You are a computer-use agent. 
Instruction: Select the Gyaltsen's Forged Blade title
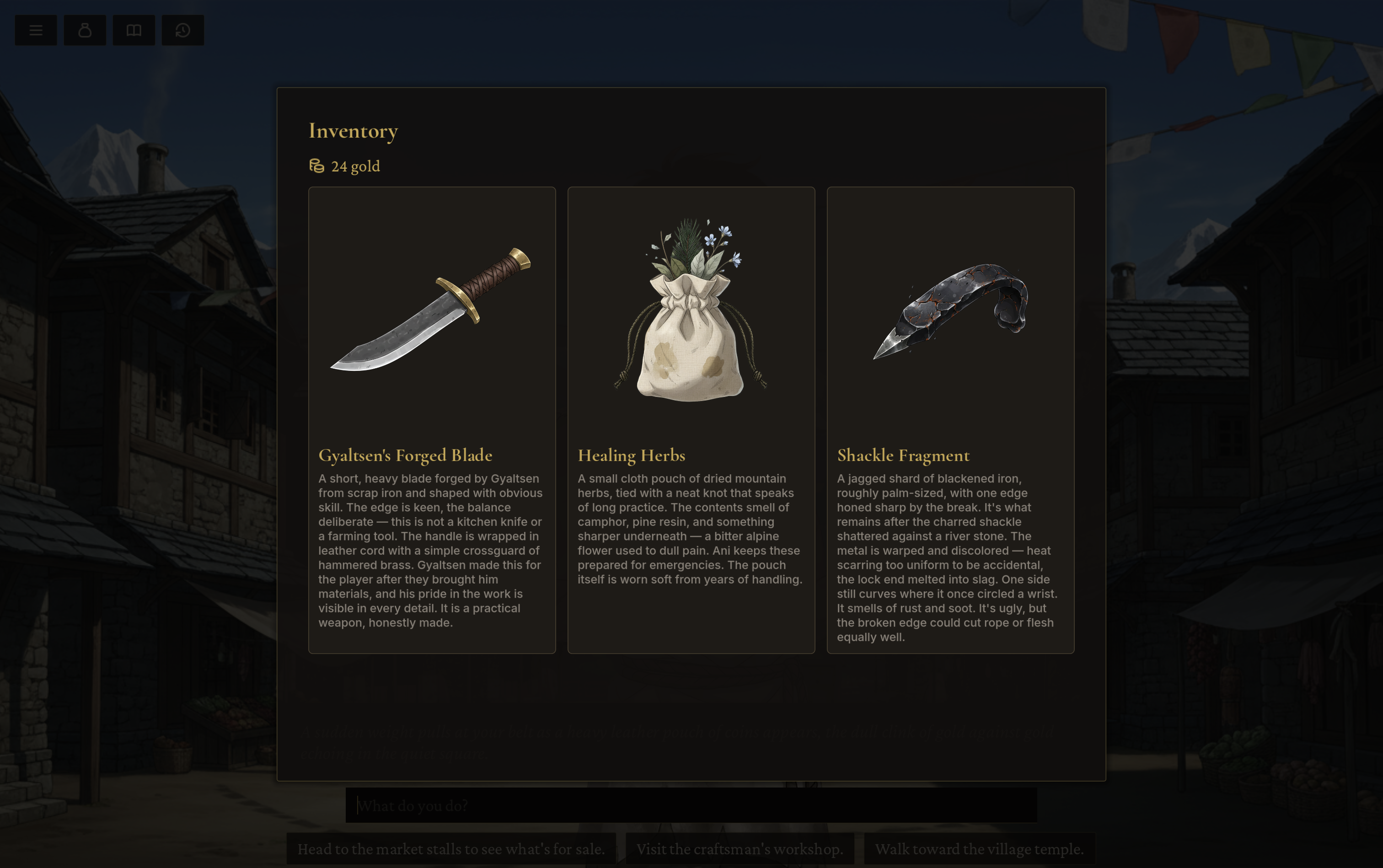405,455
